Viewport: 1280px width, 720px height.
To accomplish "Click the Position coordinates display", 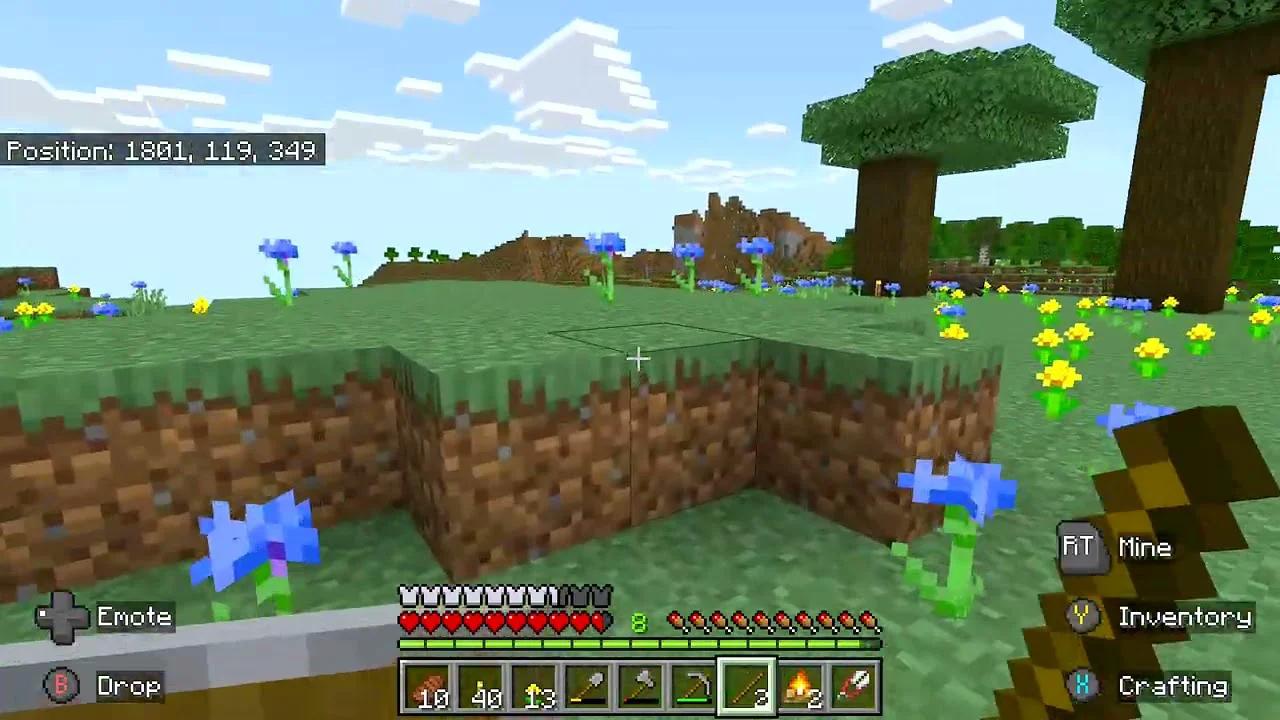I will pos(163,150).
